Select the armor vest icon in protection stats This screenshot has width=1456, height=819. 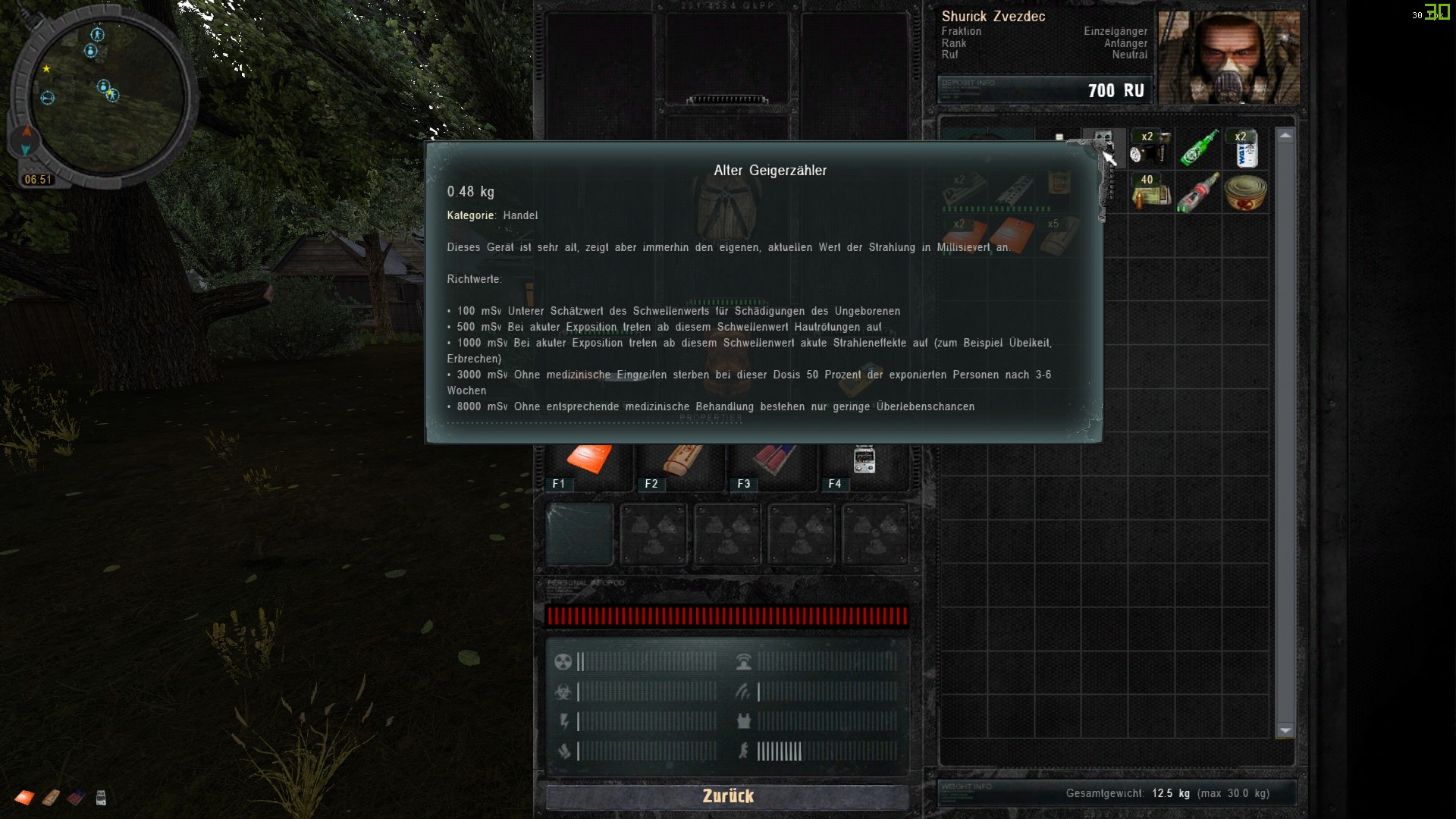point(744,722)
